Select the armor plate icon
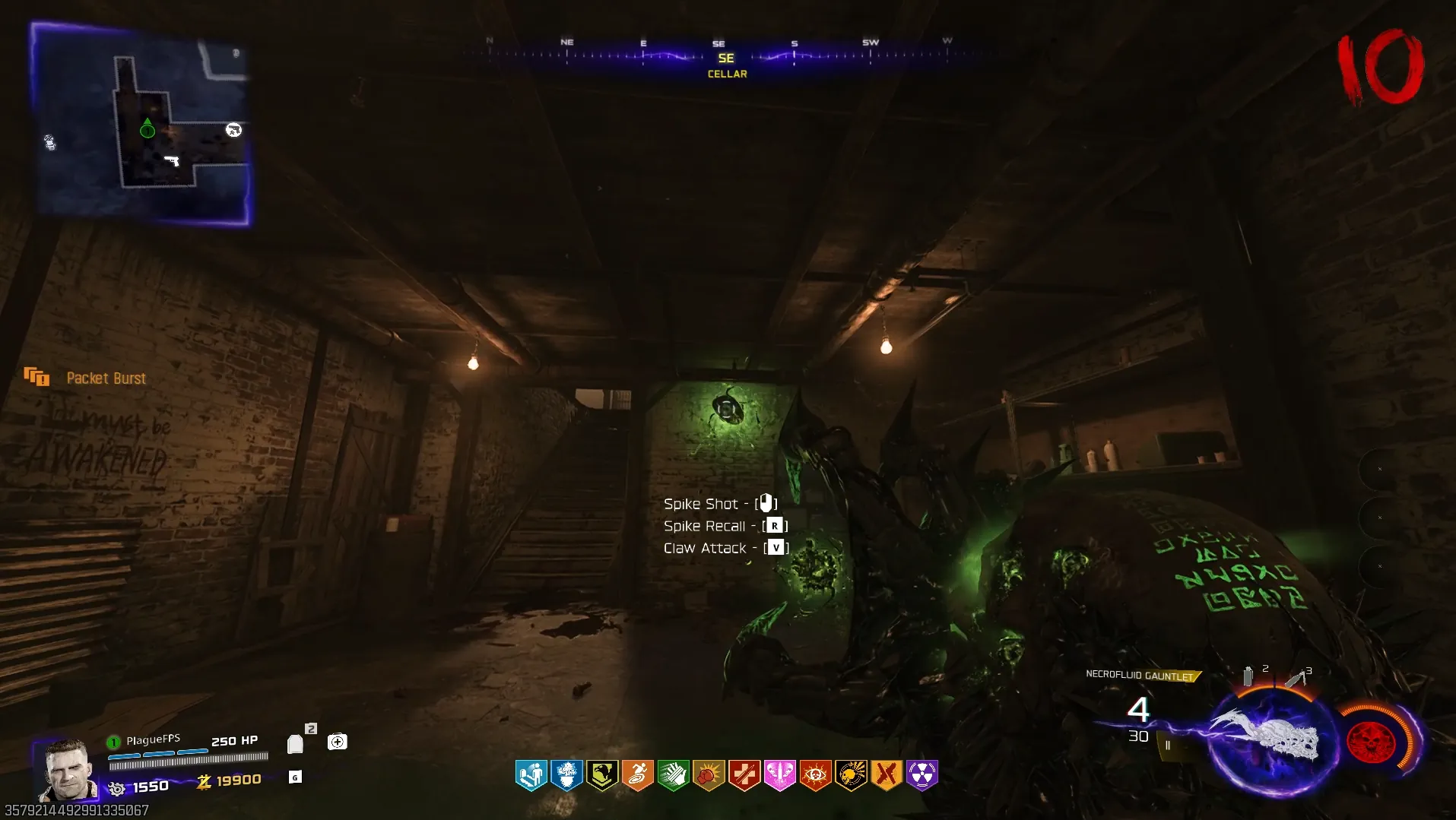This screenshot has width=1456, height=820. click(295, 743)
